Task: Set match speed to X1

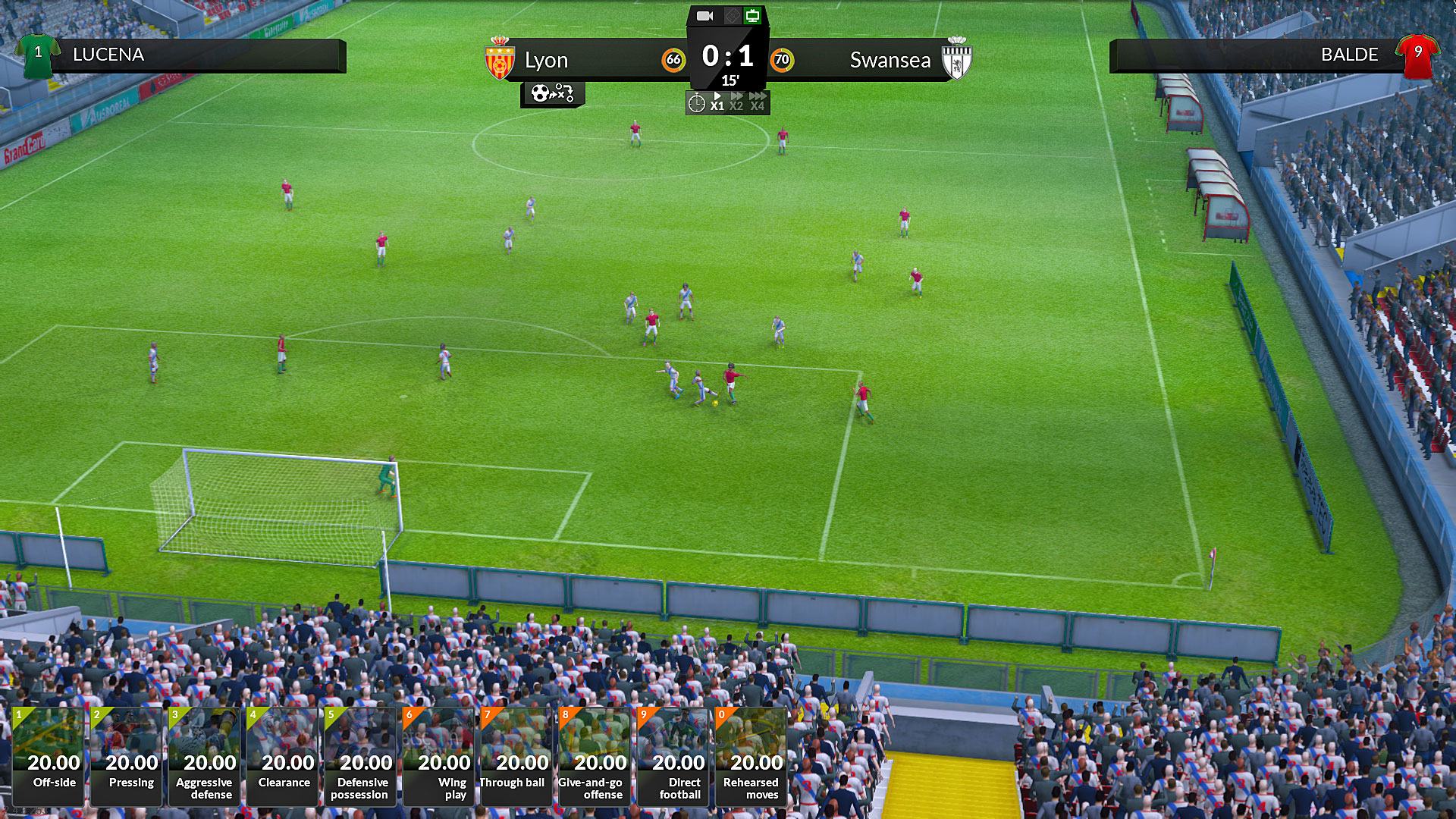Action: coord(717,102)
